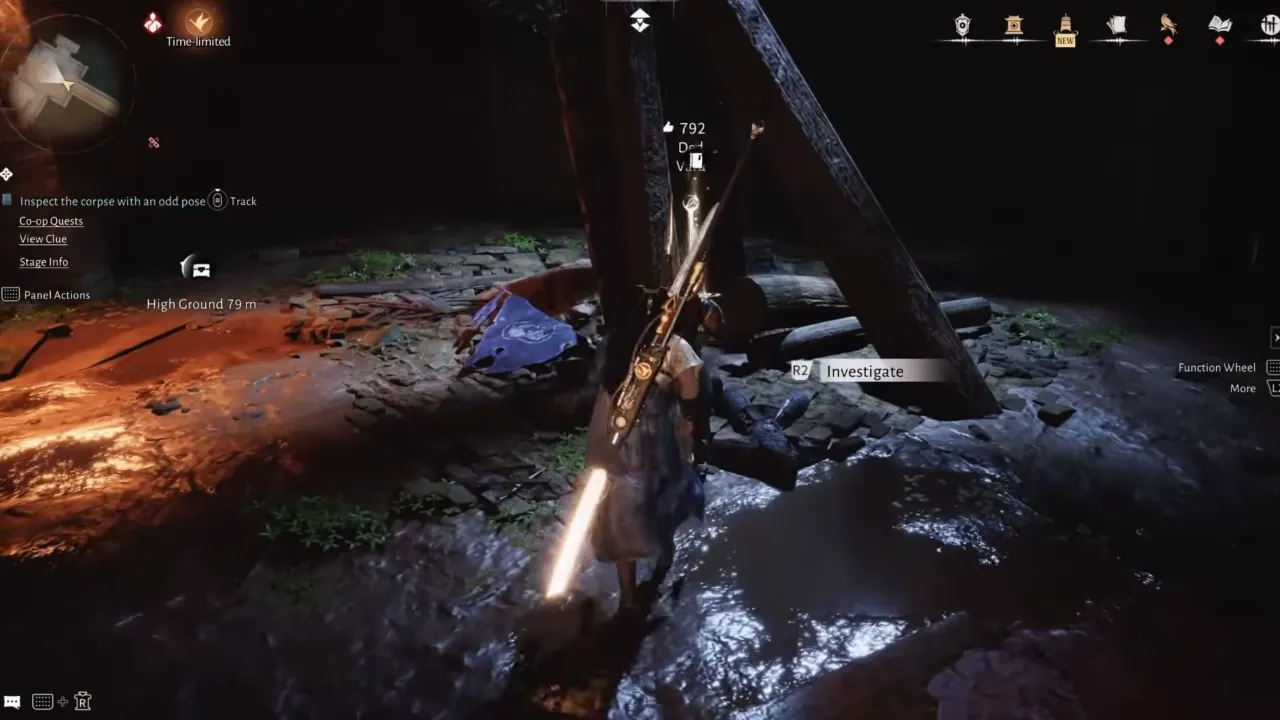Open the Time-limited event icon
The height and width of the screenshot is (720, 1280).
[x=198, y=22]
